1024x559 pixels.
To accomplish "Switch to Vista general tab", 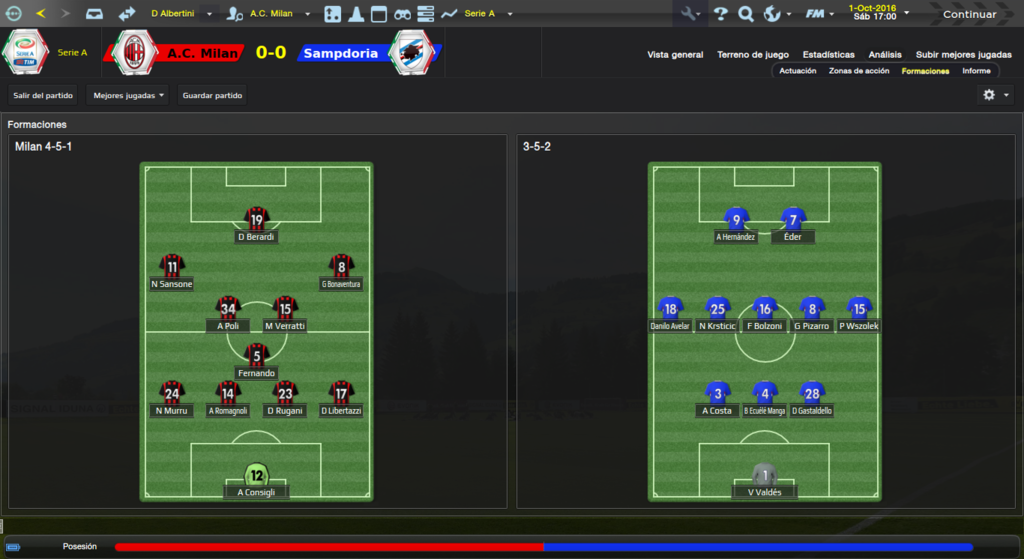I will 675,55.
